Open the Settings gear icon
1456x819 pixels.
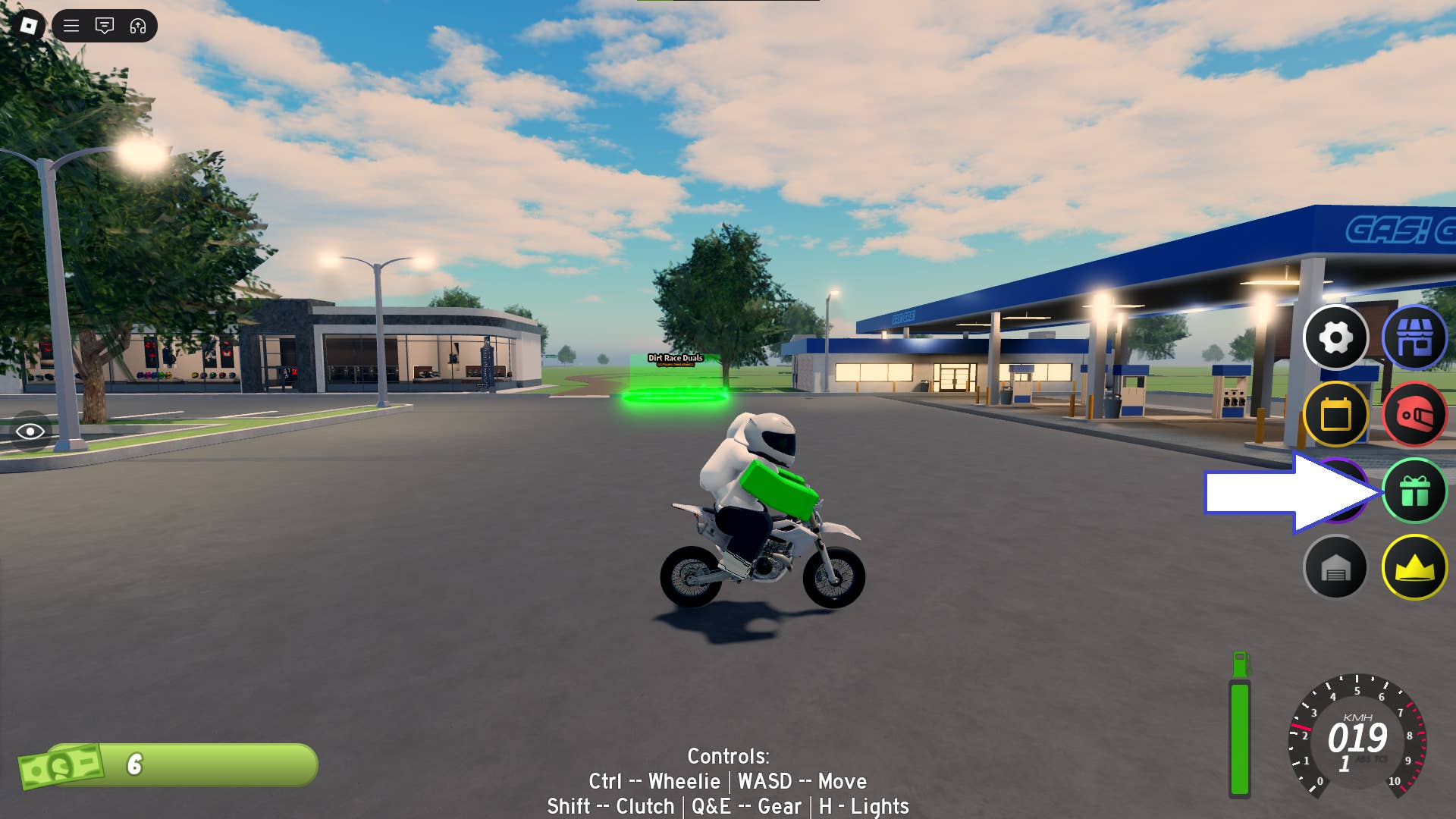click(1335, 339)
